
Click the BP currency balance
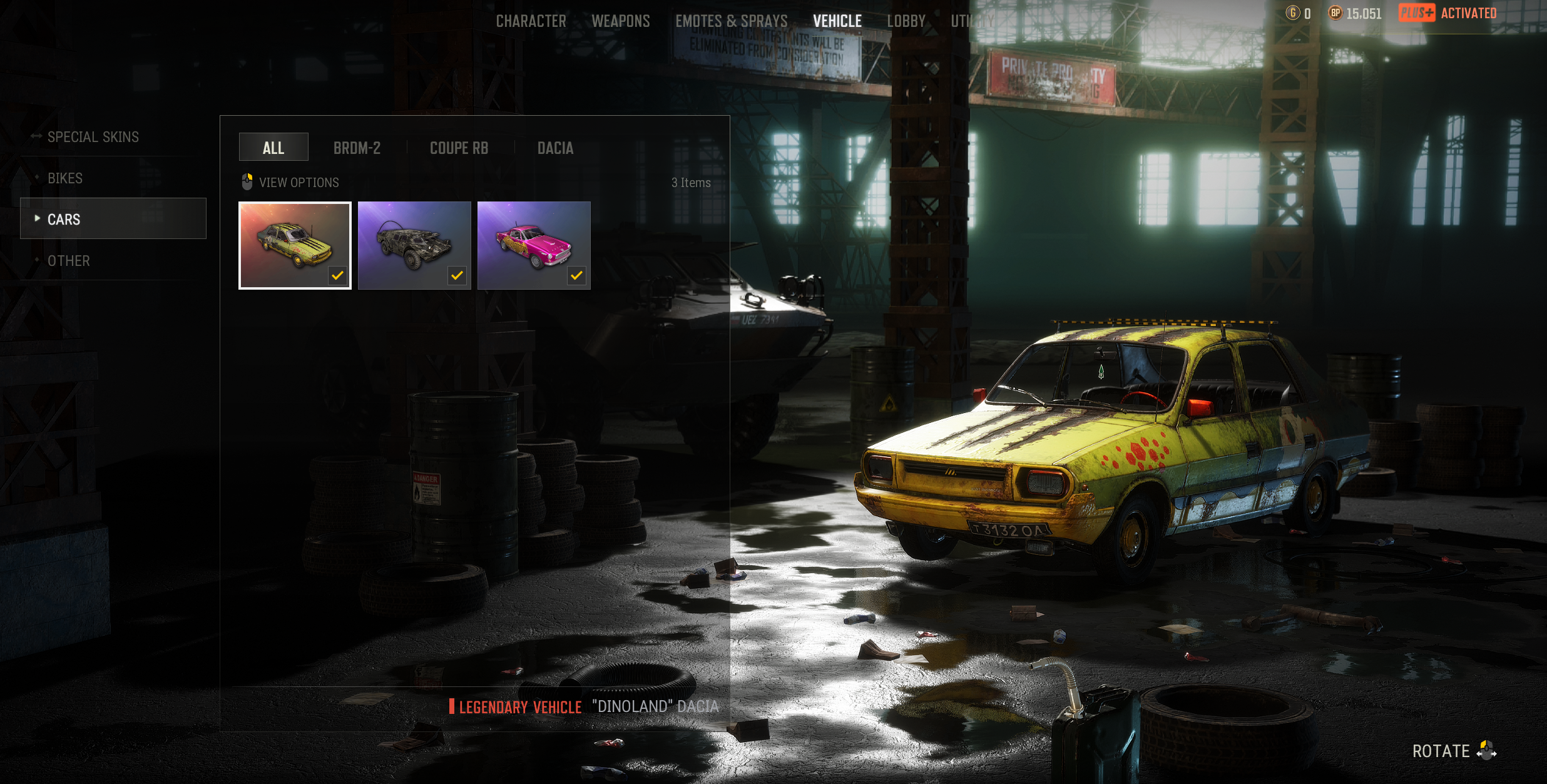1355,13
